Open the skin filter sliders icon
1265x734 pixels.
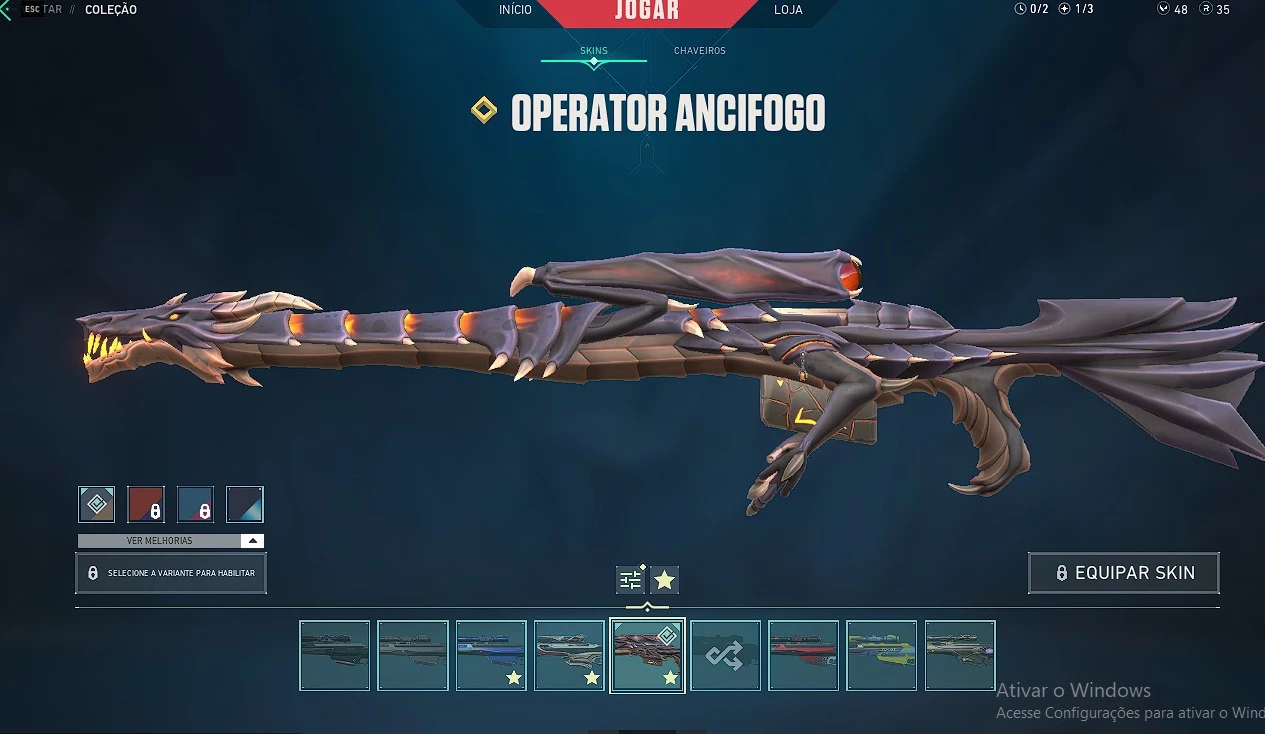tap(630, 579)
